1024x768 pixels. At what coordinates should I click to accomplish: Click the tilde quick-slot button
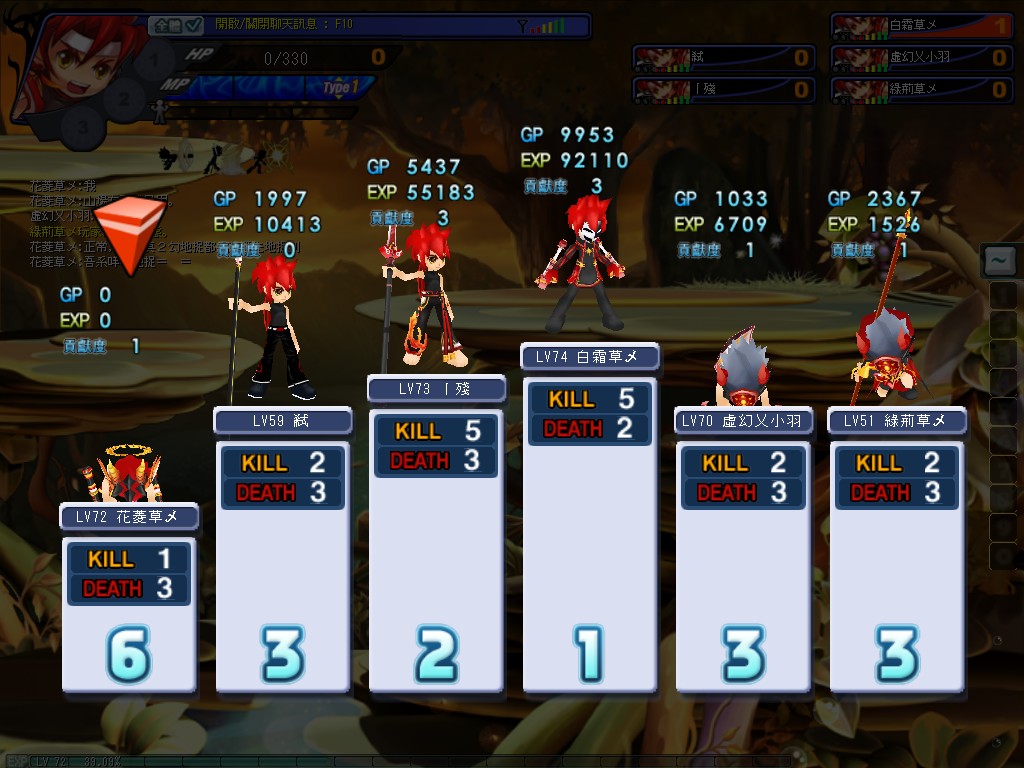(x=999, y=260)
